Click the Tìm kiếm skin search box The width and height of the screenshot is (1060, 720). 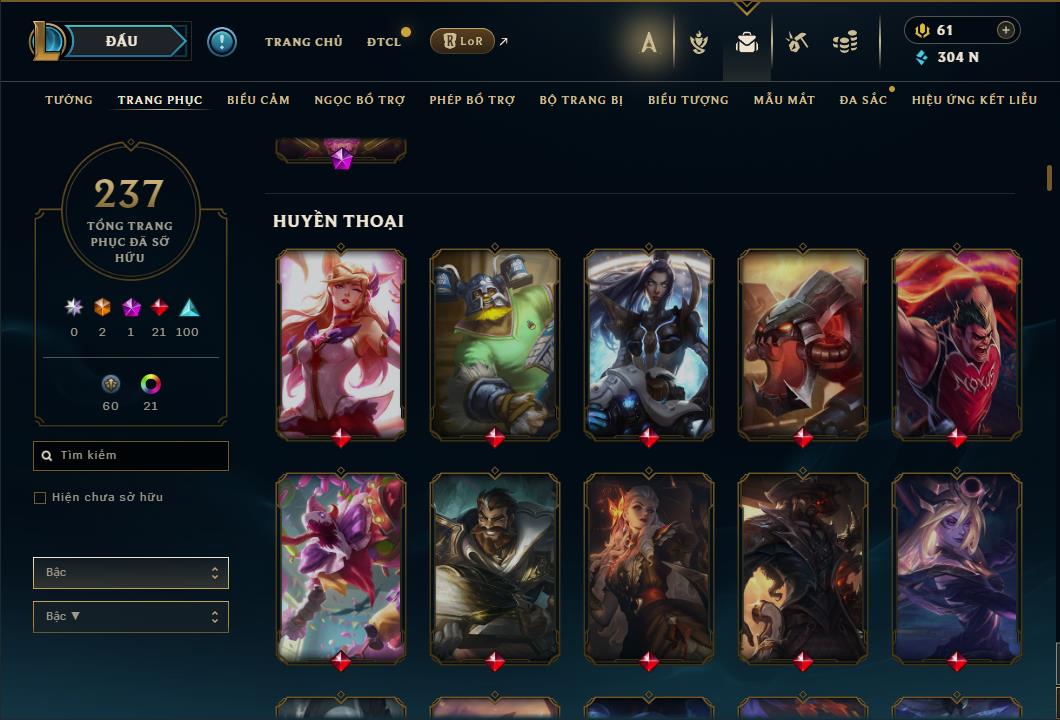(x=131, y=456)
